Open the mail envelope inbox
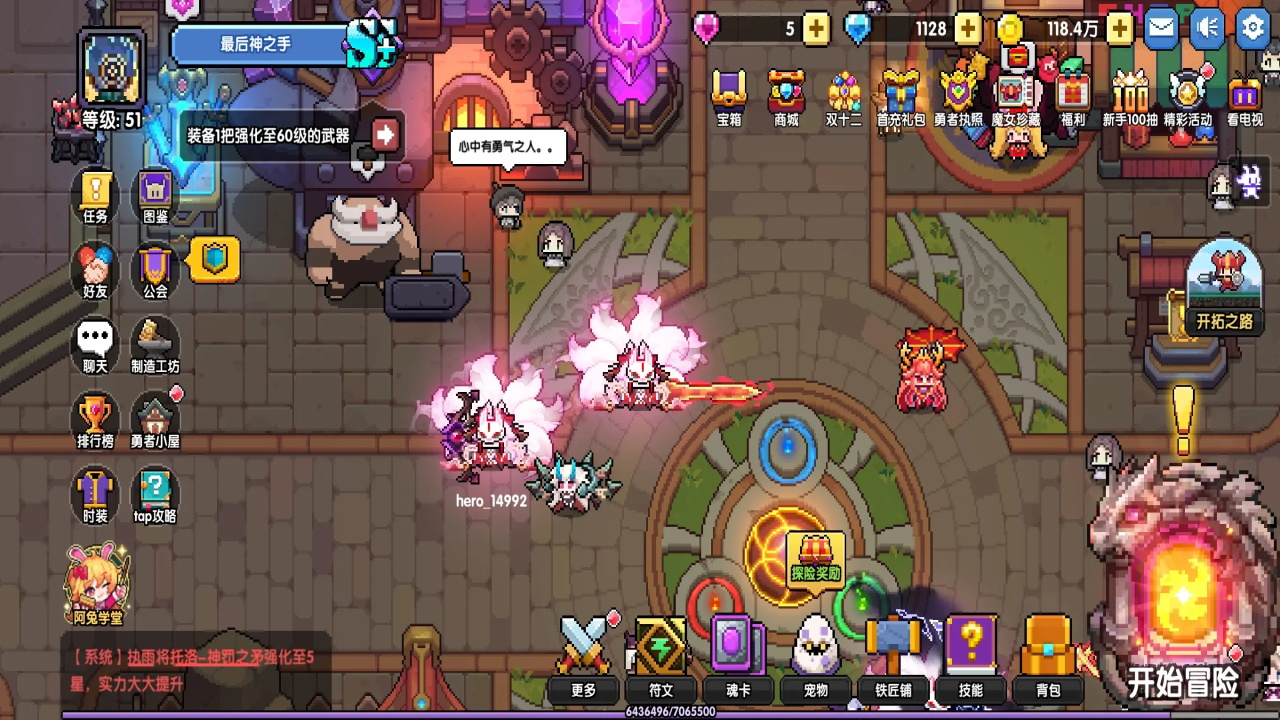This screenshot has width=1280, height=720. tap(1161, 28)
